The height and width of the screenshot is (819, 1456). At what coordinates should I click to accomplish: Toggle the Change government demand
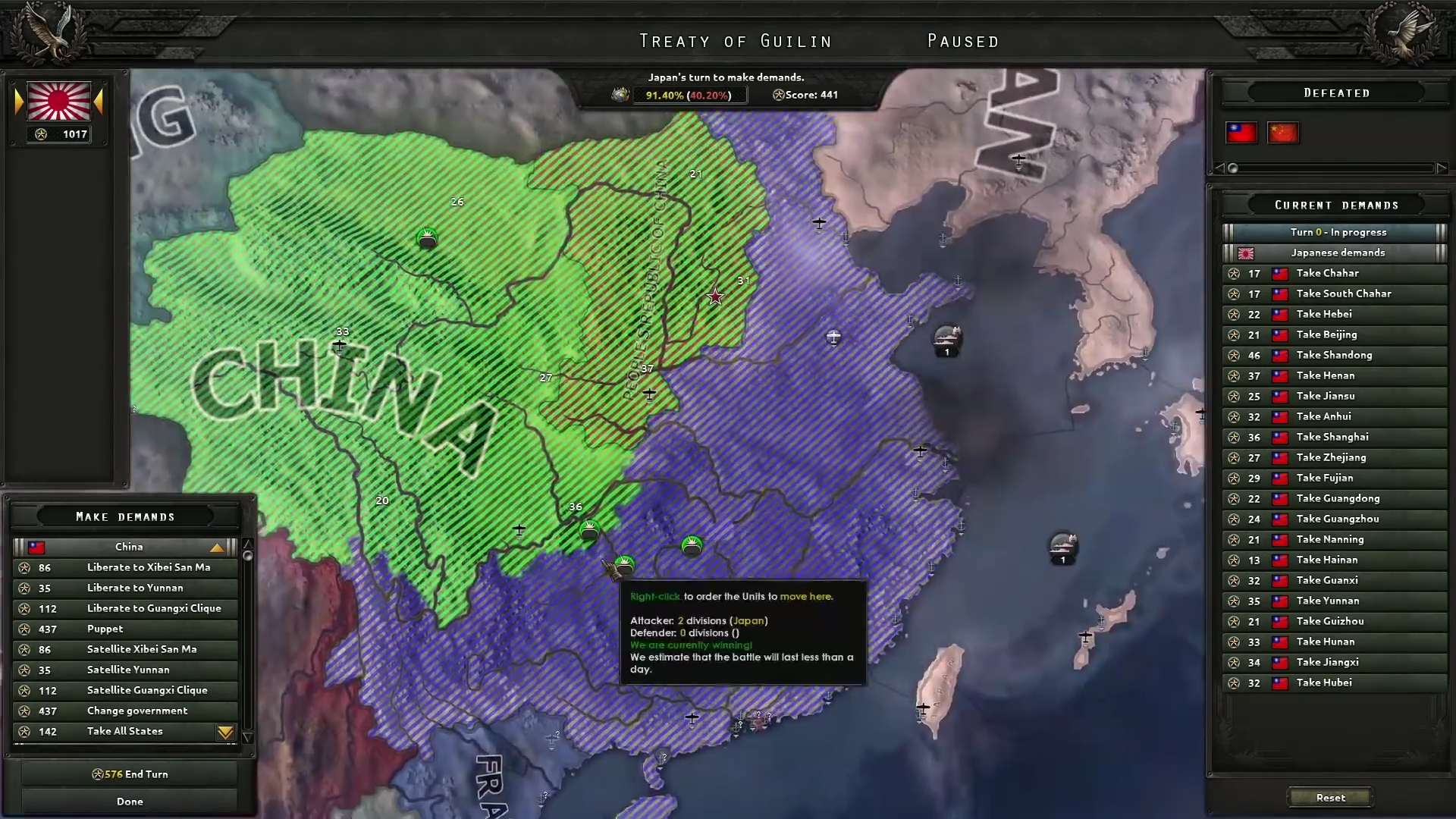click(x=137, y=711)
